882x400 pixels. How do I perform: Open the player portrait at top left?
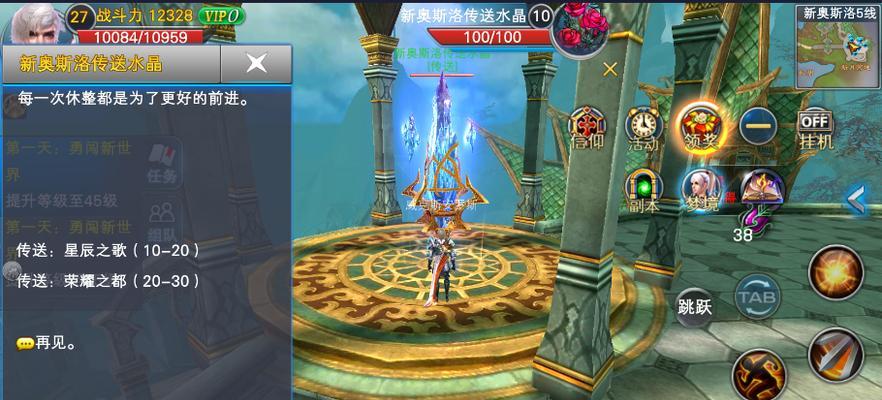tap(32, 22)
